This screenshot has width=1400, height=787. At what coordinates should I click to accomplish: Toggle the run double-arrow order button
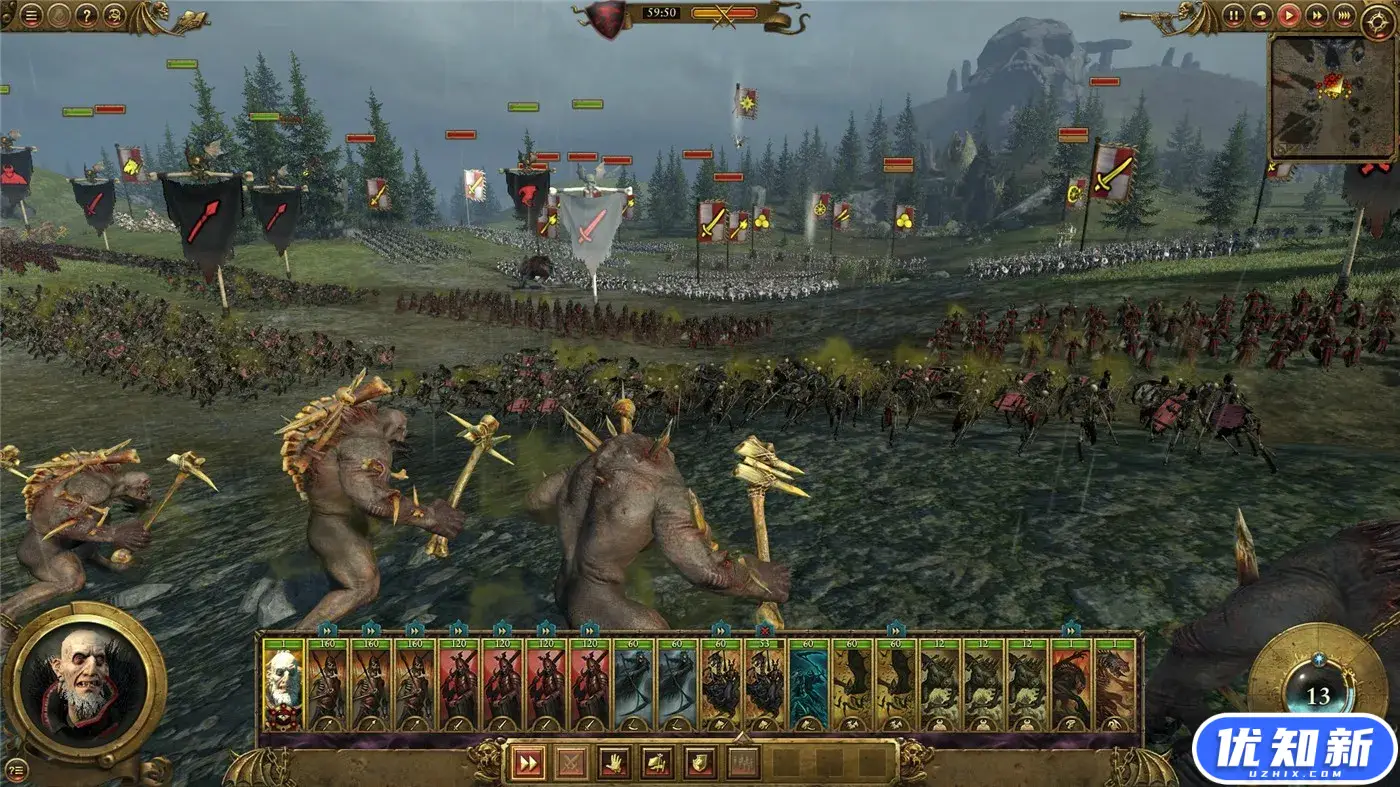pyautogui.click(x=526, y=763)
